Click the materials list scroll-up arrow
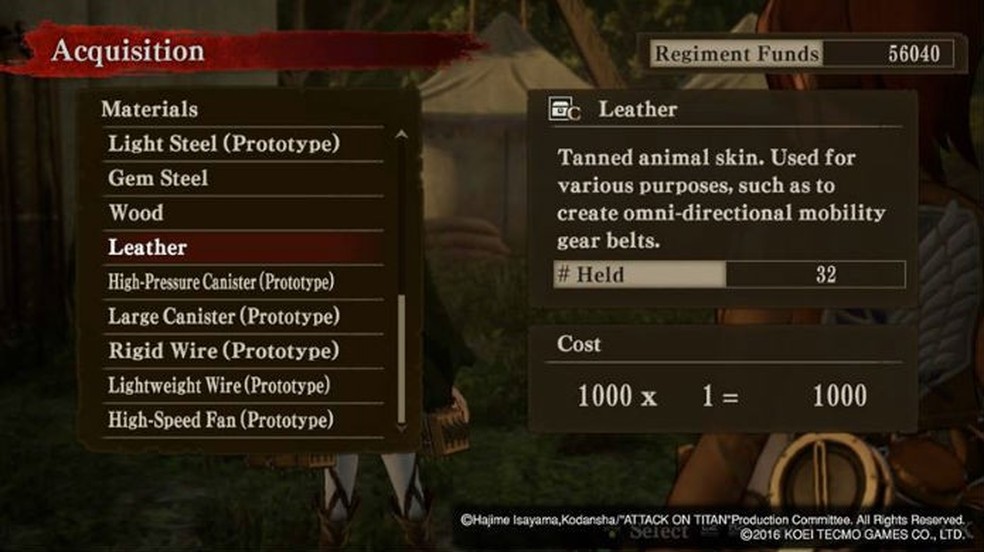Viewport: 984px width, 552px height. pyautogui.click(x=402, y=134)
